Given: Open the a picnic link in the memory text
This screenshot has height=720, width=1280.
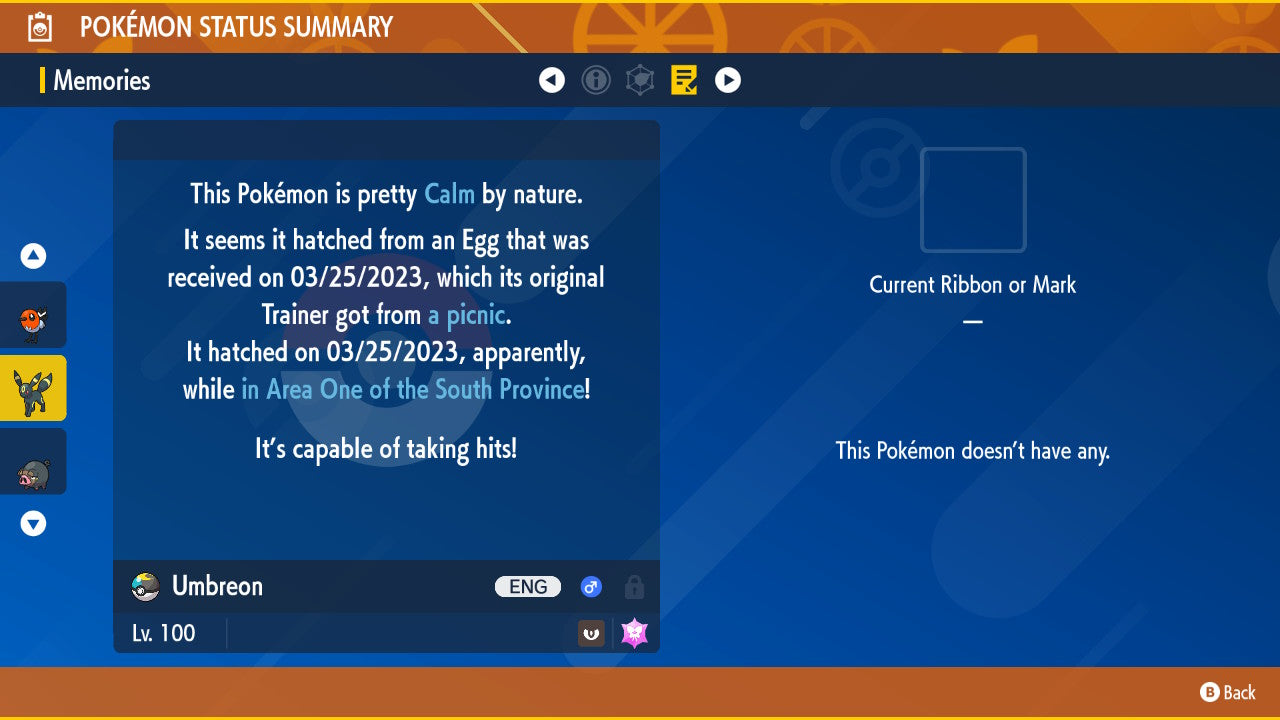Looking at the screenshot, I should coord(466,314).
